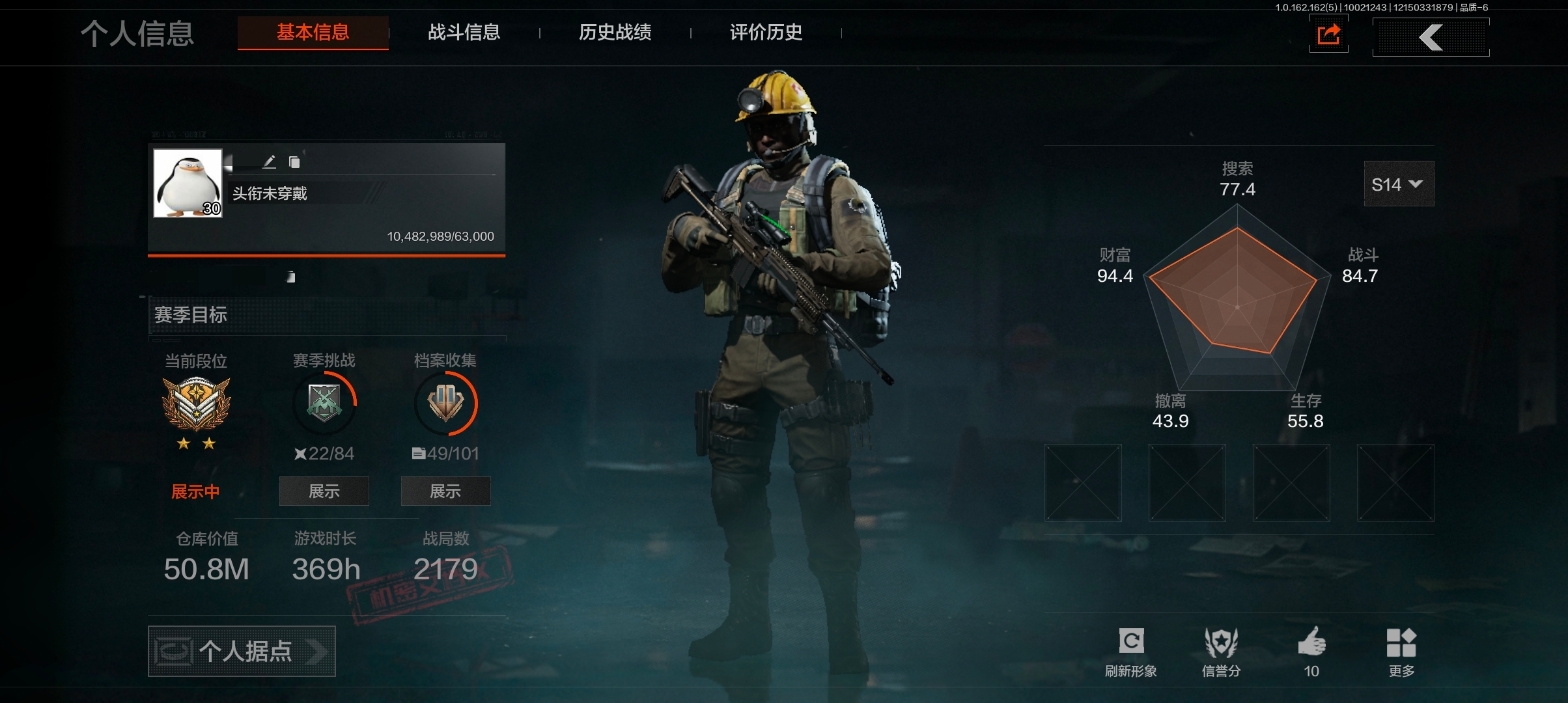Open the 更多 more options

pos(1401,652)
